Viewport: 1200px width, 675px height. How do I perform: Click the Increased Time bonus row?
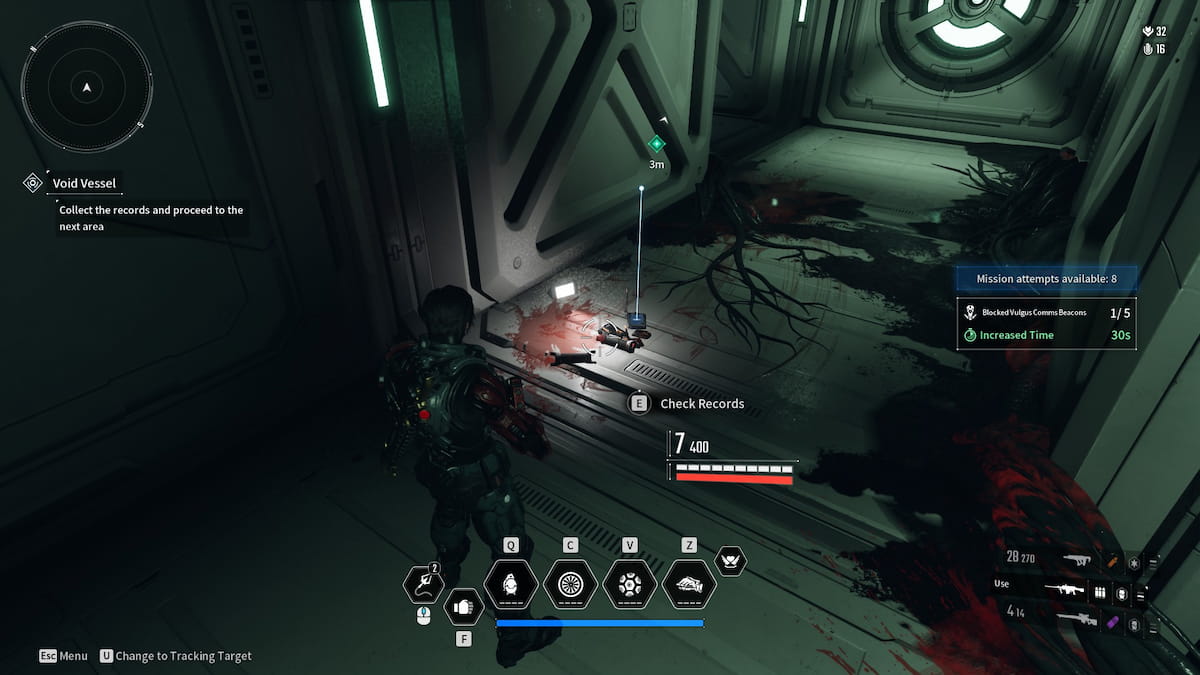point(1047,335)
